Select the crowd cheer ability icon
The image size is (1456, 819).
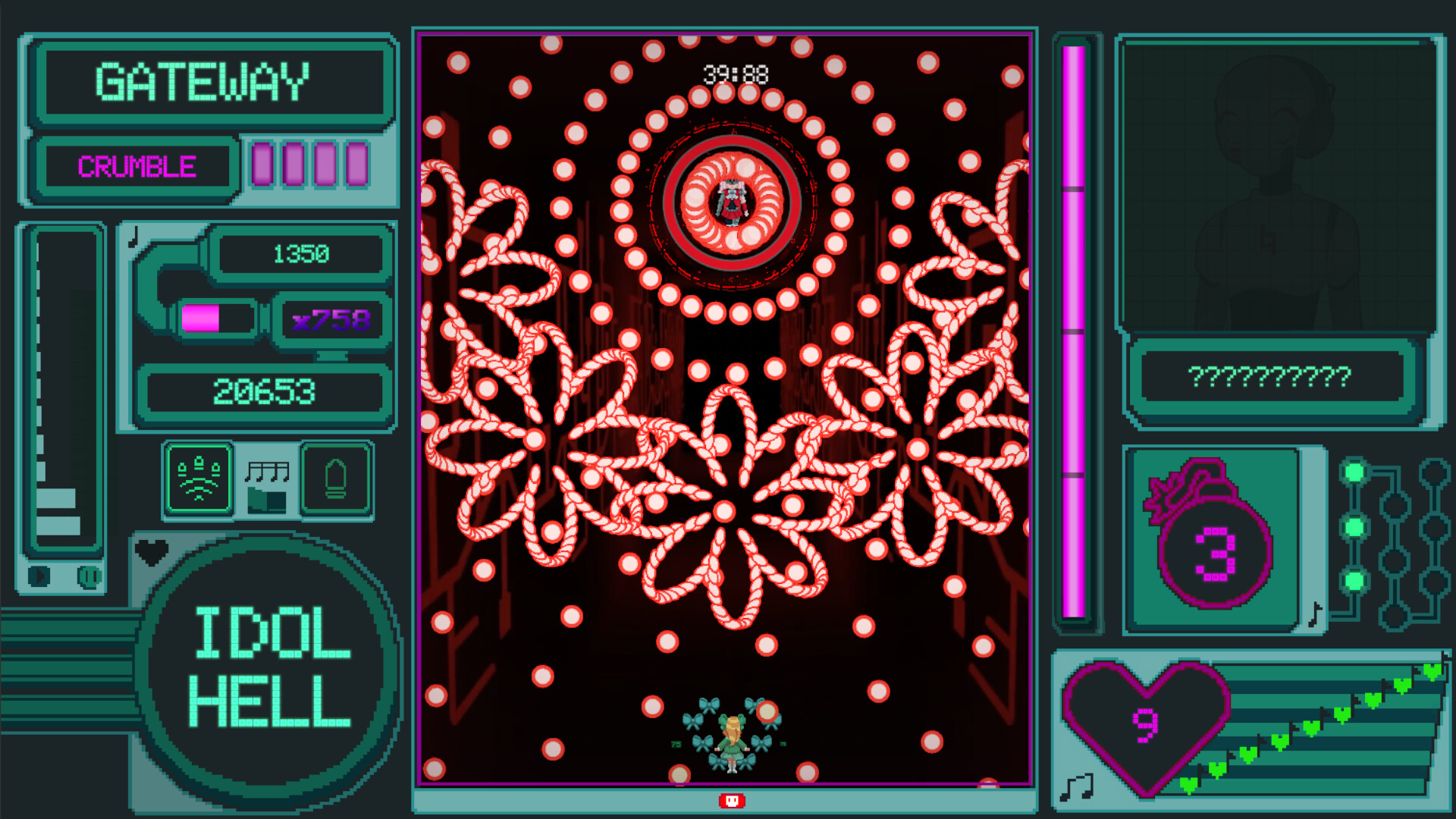(x=197, y=478)
